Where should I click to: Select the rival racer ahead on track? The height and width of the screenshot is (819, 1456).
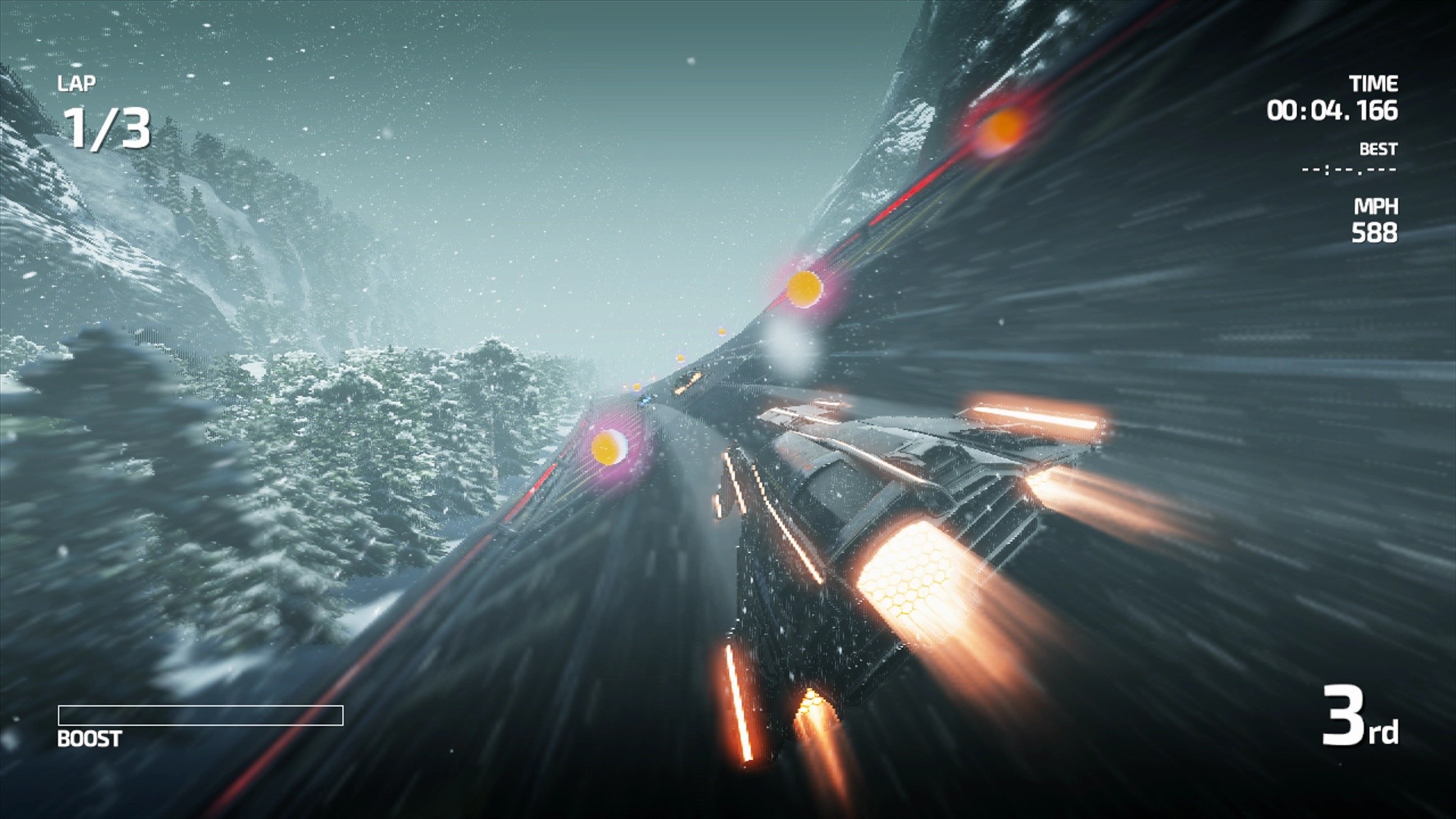point(685,381)
